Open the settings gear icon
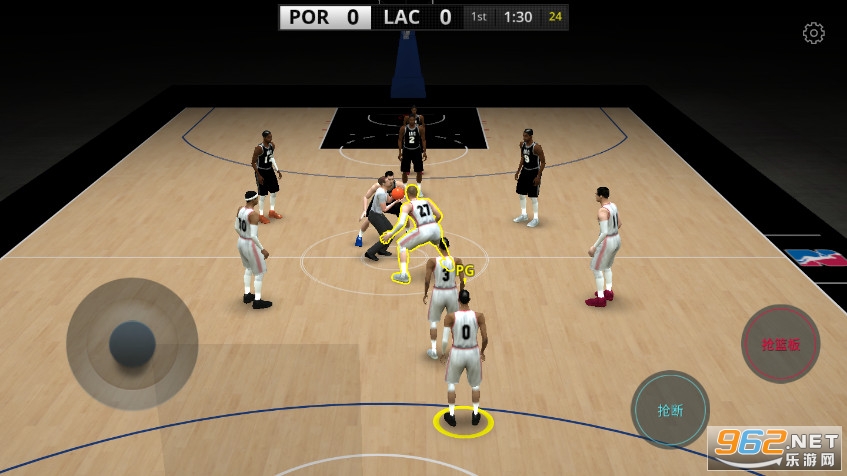The width and height of the screenshot is (847, 476). pyautogui.click(x=813, y=33)
